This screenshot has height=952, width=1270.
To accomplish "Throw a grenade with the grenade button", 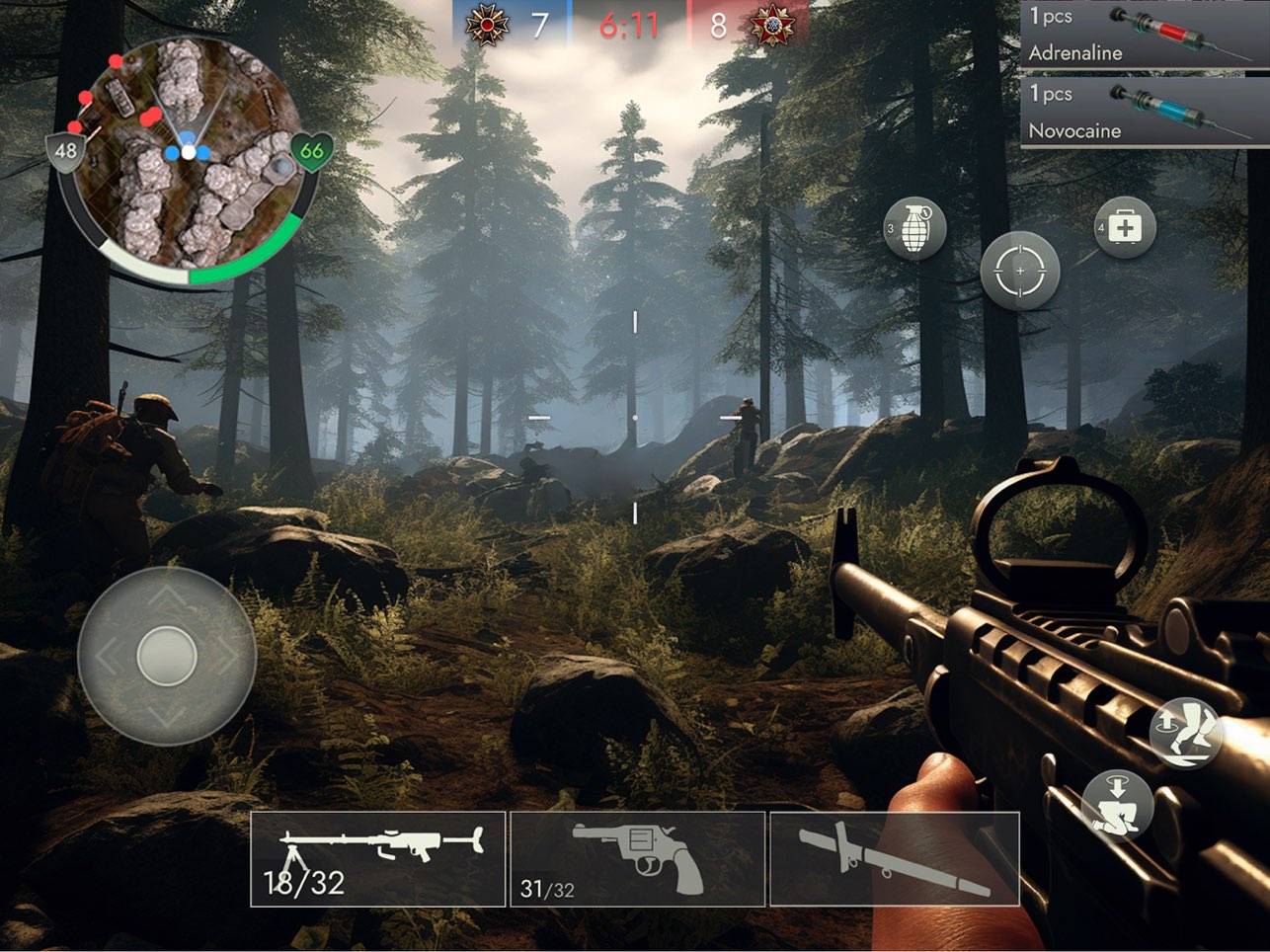I will click(914, 228).
